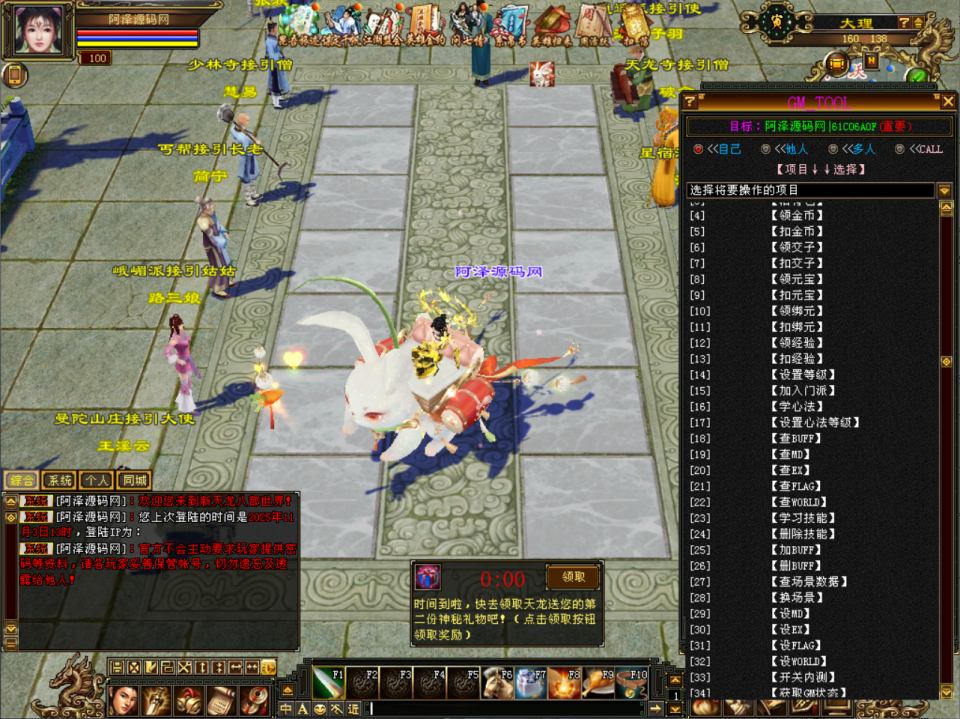Image resolution: width=960 pixels, height=719 pixels.
Task: Click the 设置等级 list entry
Action: pyautogui.click(x=803, y=375)
